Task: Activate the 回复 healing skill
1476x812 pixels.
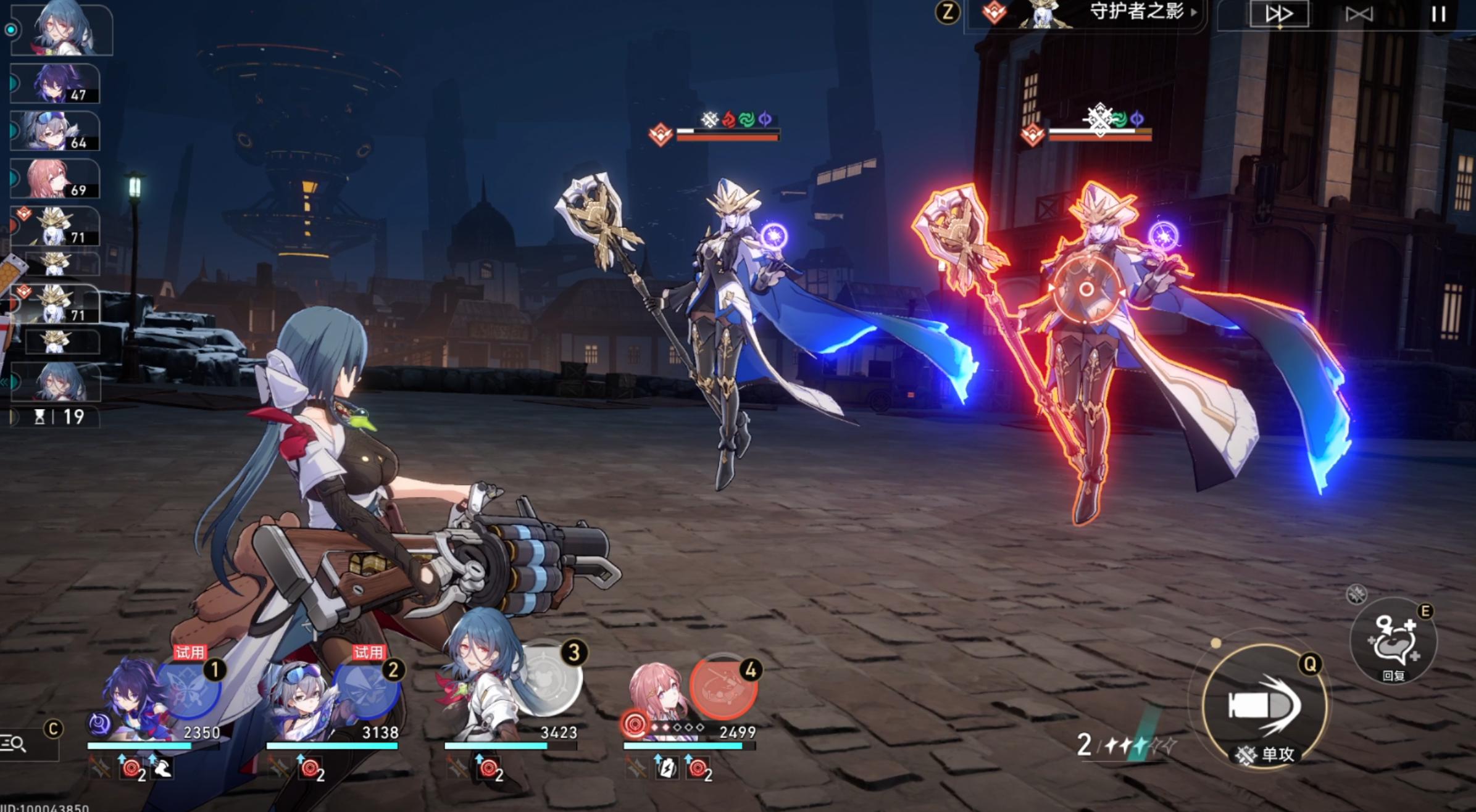Action: [1393, 642]
